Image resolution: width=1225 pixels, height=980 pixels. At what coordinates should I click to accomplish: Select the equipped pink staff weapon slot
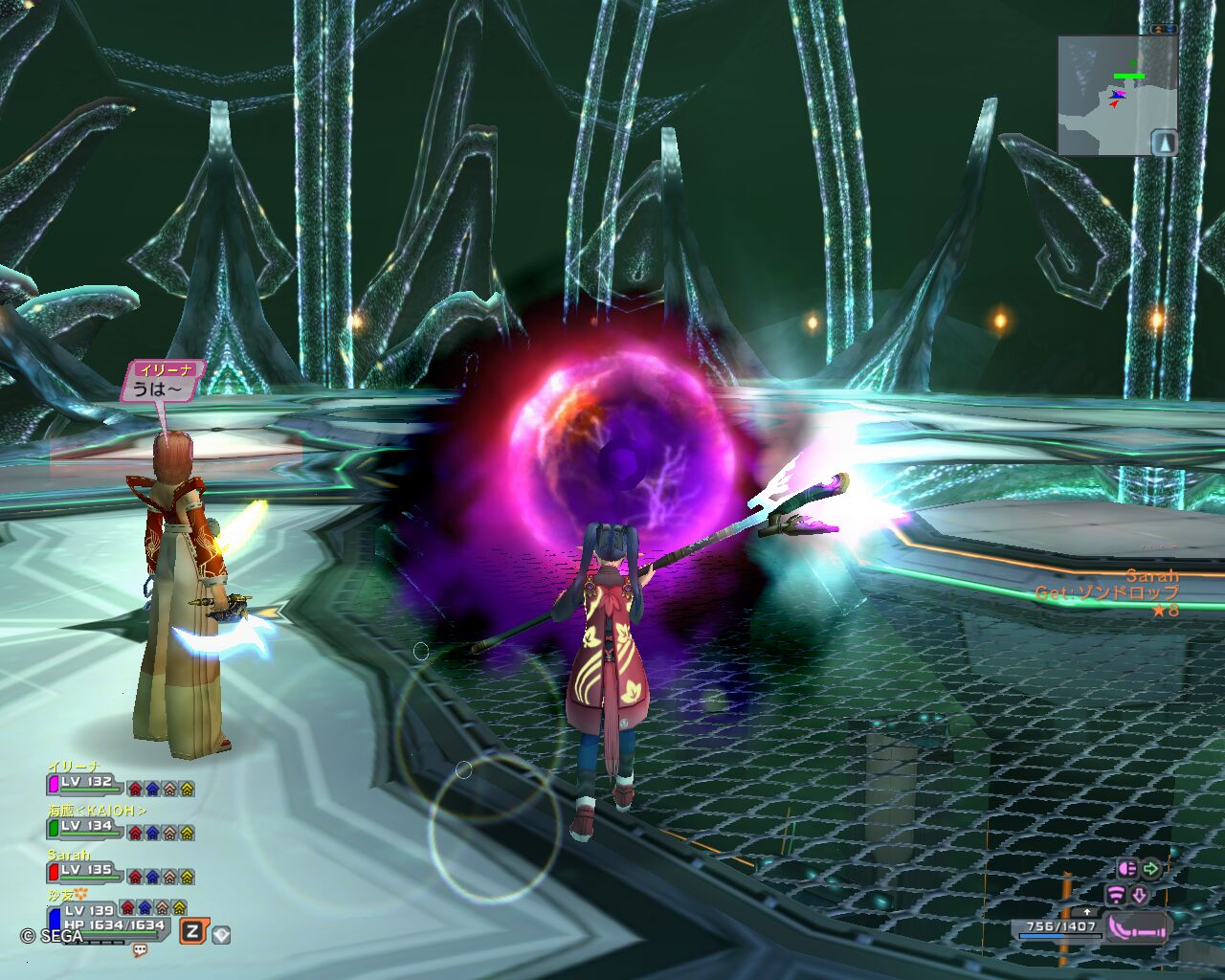click(1137, 927)
